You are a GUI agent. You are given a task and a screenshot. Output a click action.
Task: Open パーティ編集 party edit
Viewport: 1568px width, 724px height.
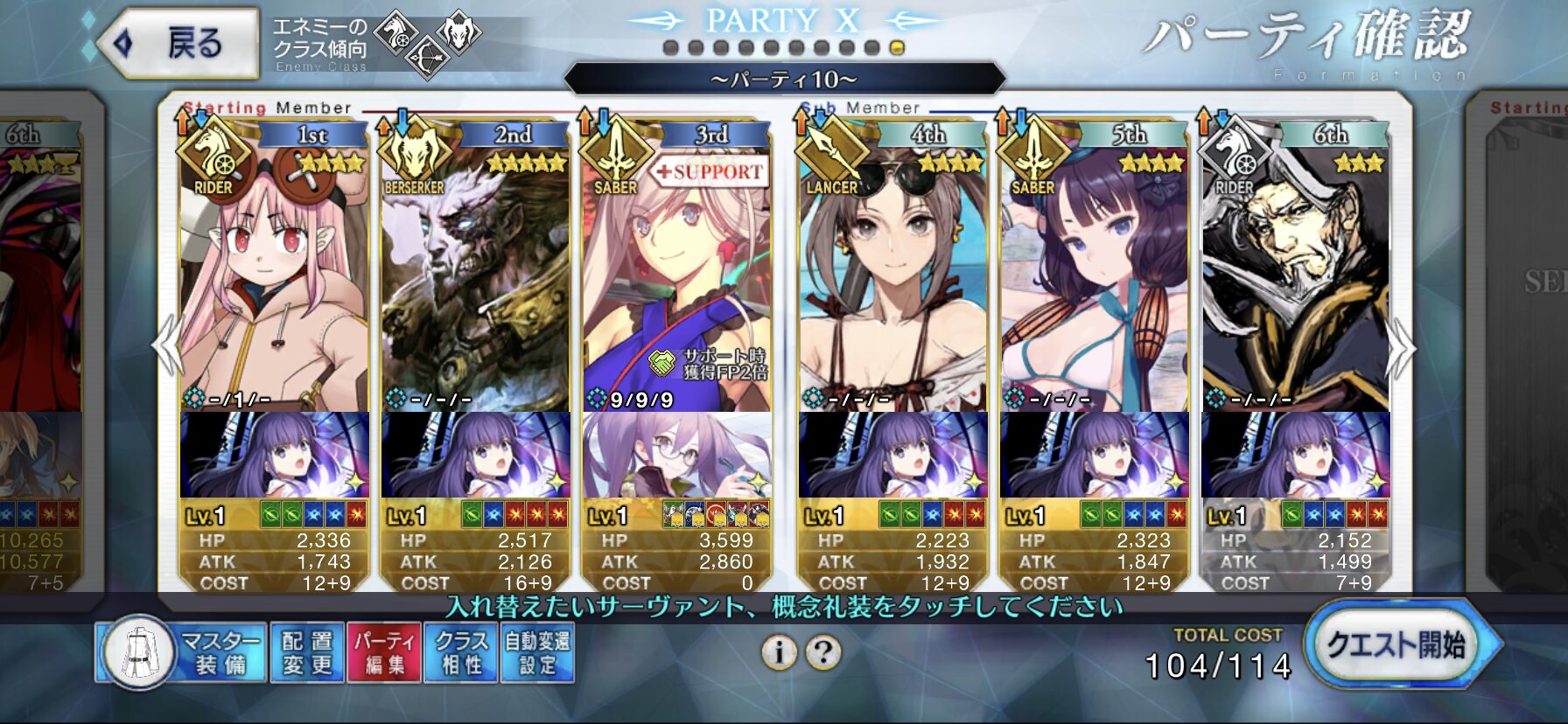[384, 652]
